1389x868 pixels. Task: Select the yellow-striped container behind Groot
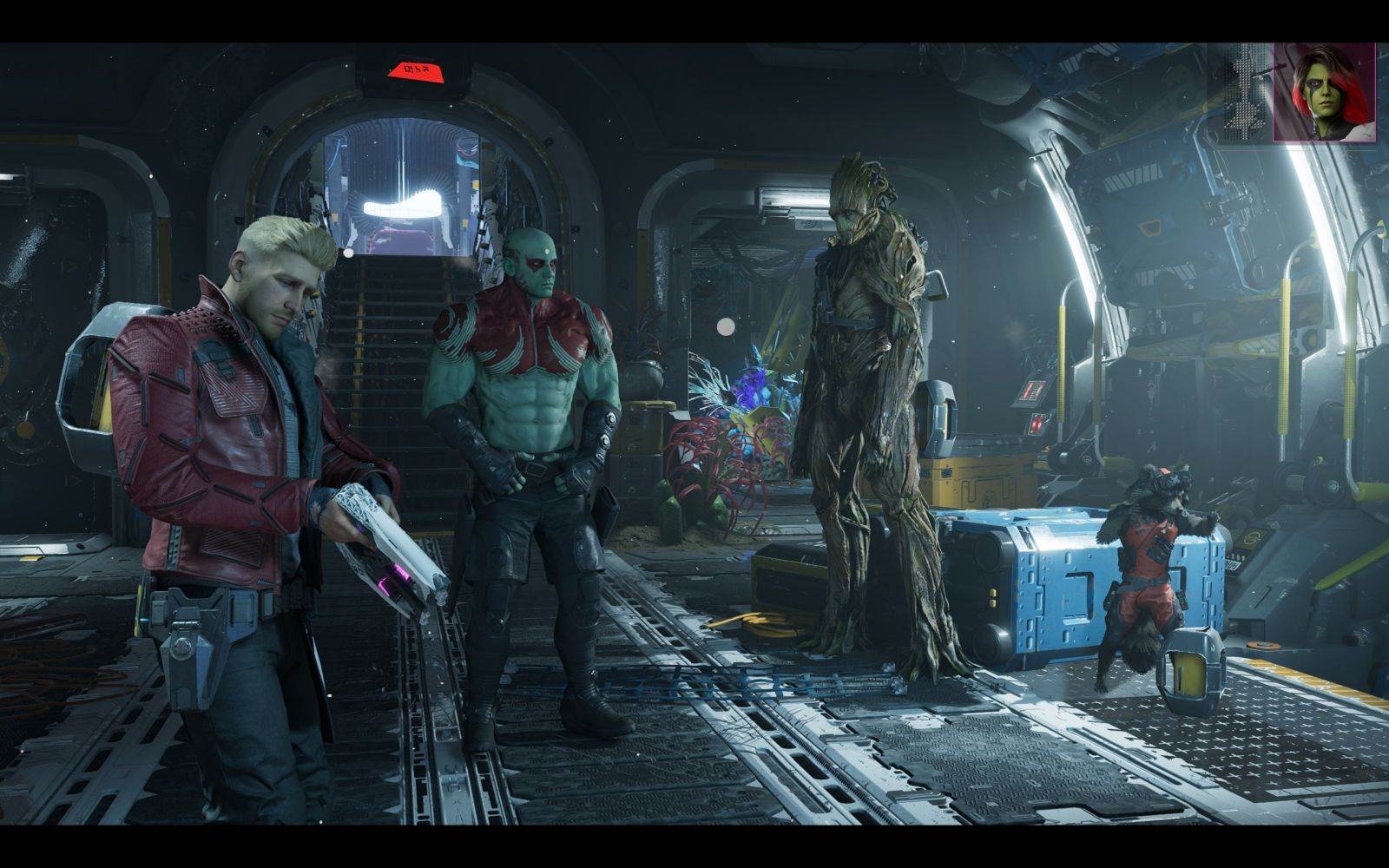(x=972, y=482)
